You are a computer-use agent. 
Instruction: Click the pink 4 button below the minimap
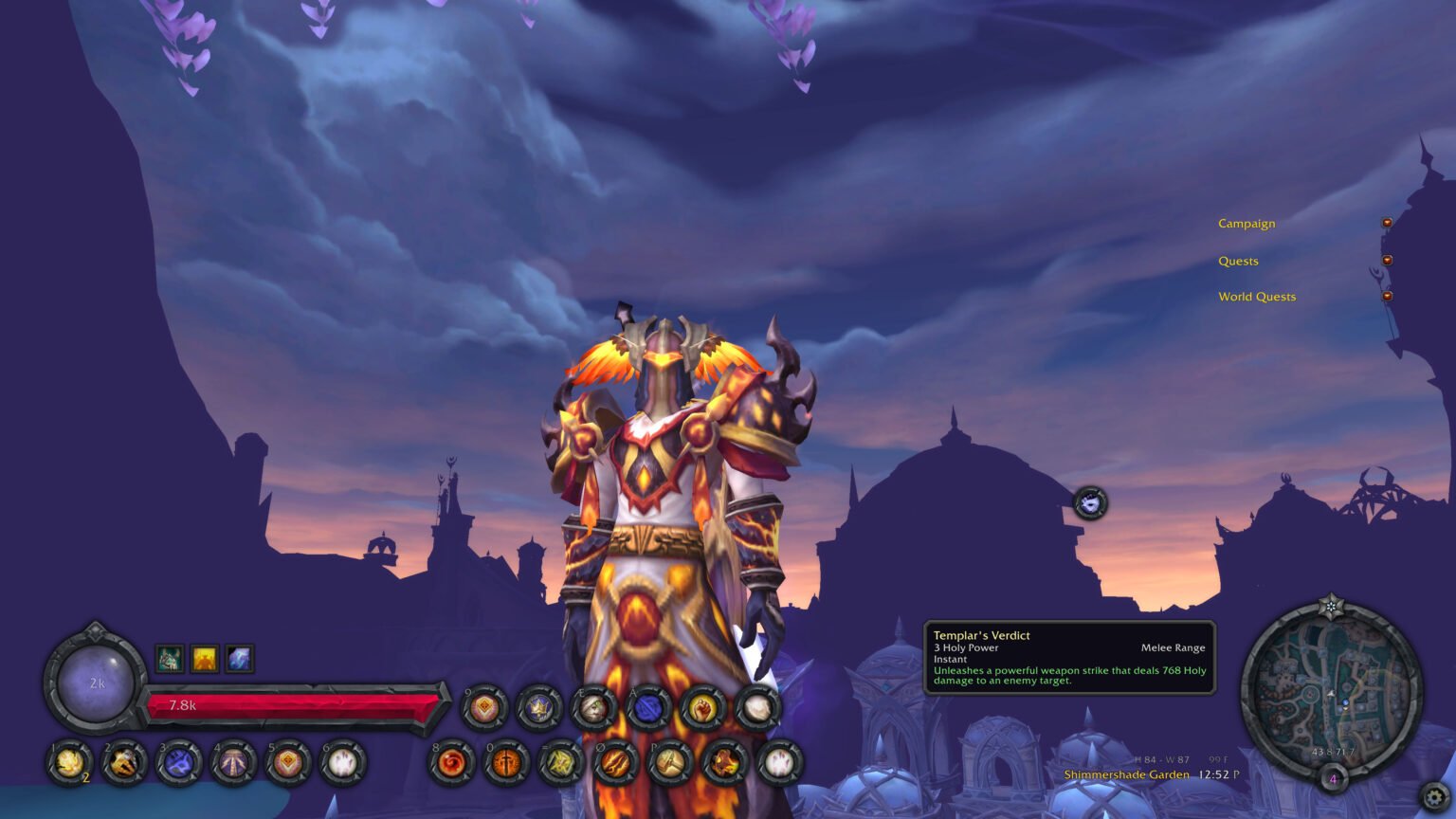pos(1333,777)
